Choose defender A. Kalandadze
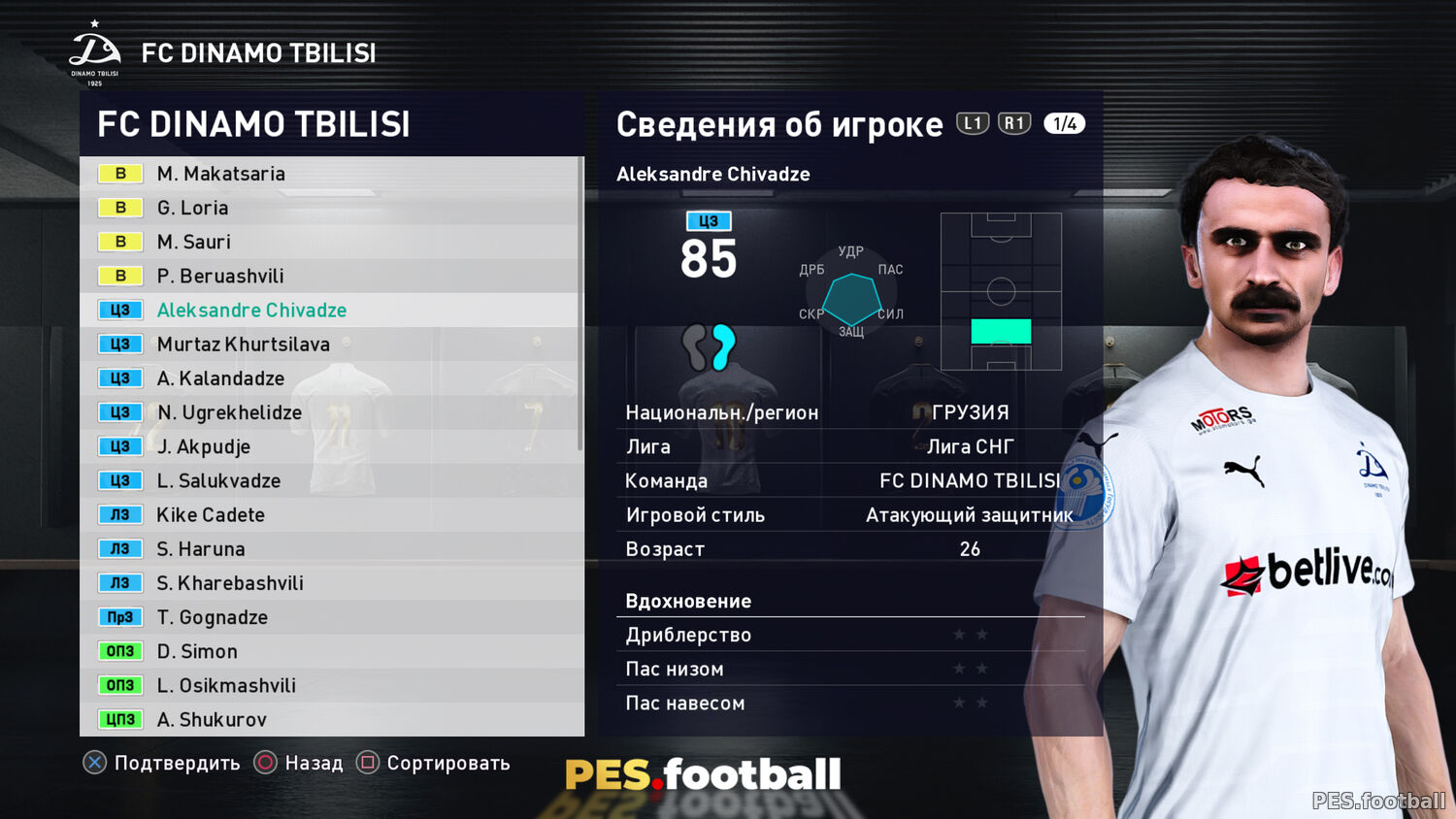1456x819 pixels. click(x=220, y=378)
